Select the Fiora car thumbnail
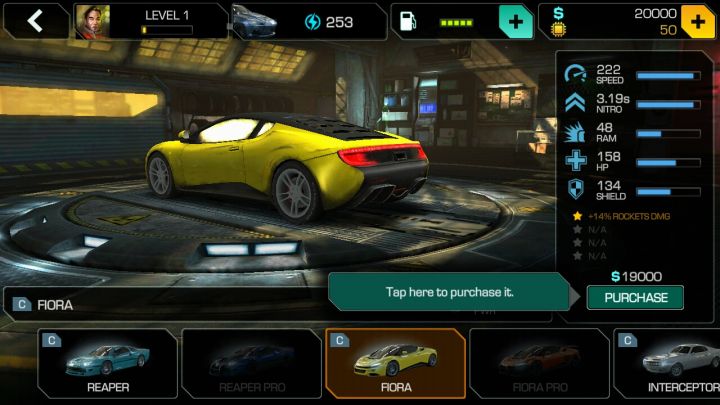The width and height of the screenshot is (720, 405). [395, 363]
